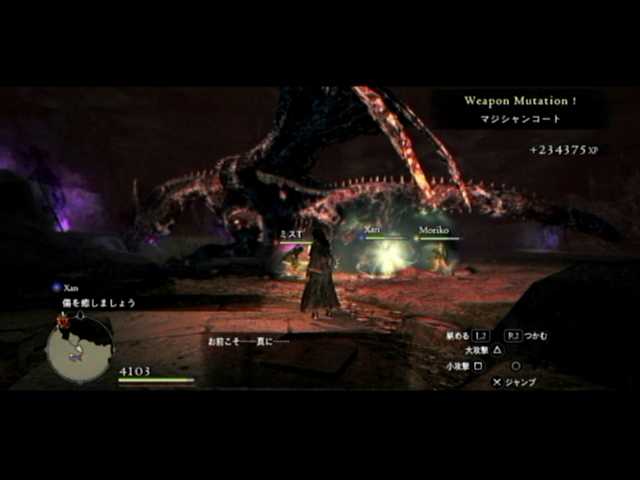
Task: Select the Xari pawn name tag
Action: tap(372, 230)
